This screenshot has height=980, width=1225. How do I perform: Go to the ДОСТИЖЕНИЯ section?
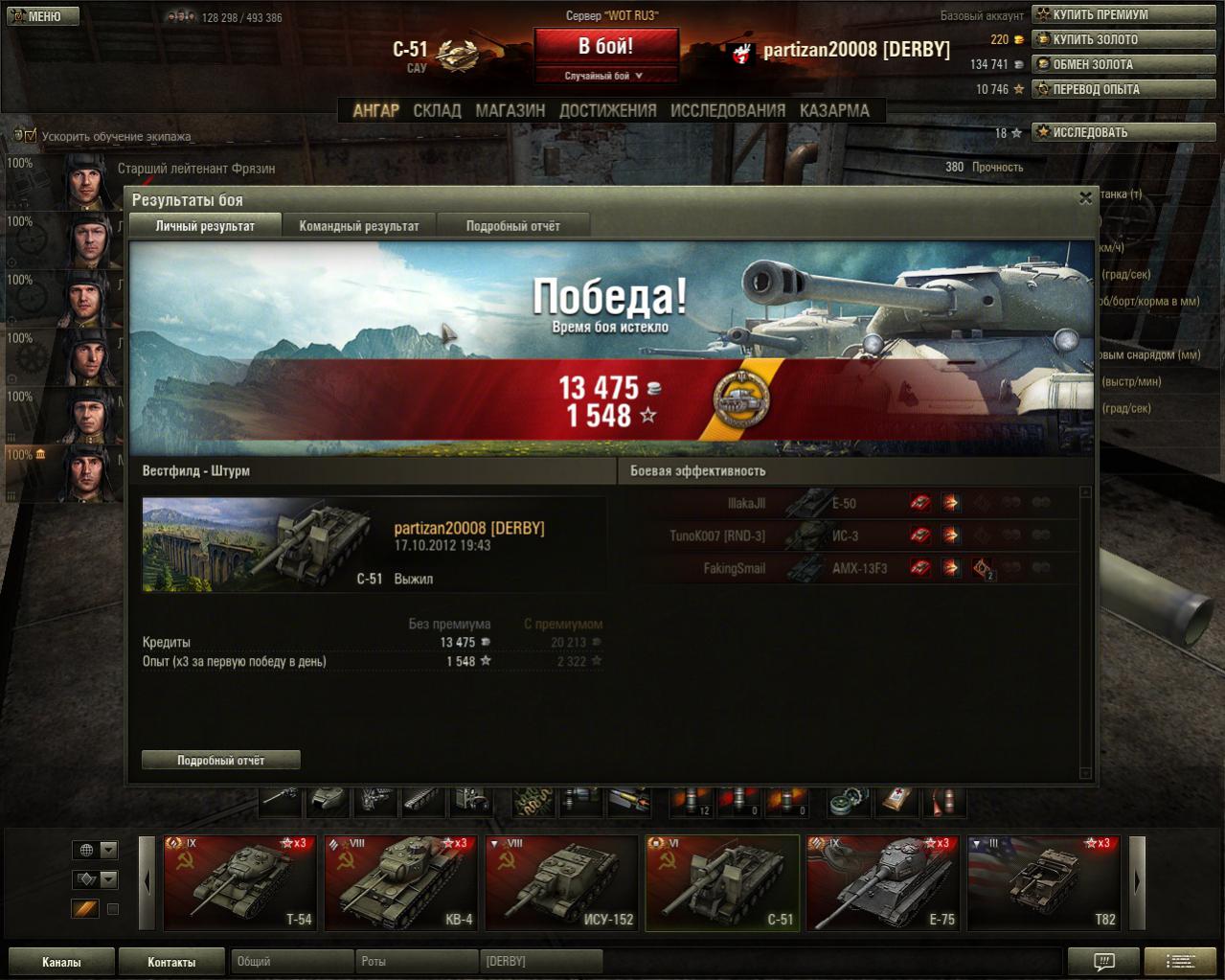point(607,110)
